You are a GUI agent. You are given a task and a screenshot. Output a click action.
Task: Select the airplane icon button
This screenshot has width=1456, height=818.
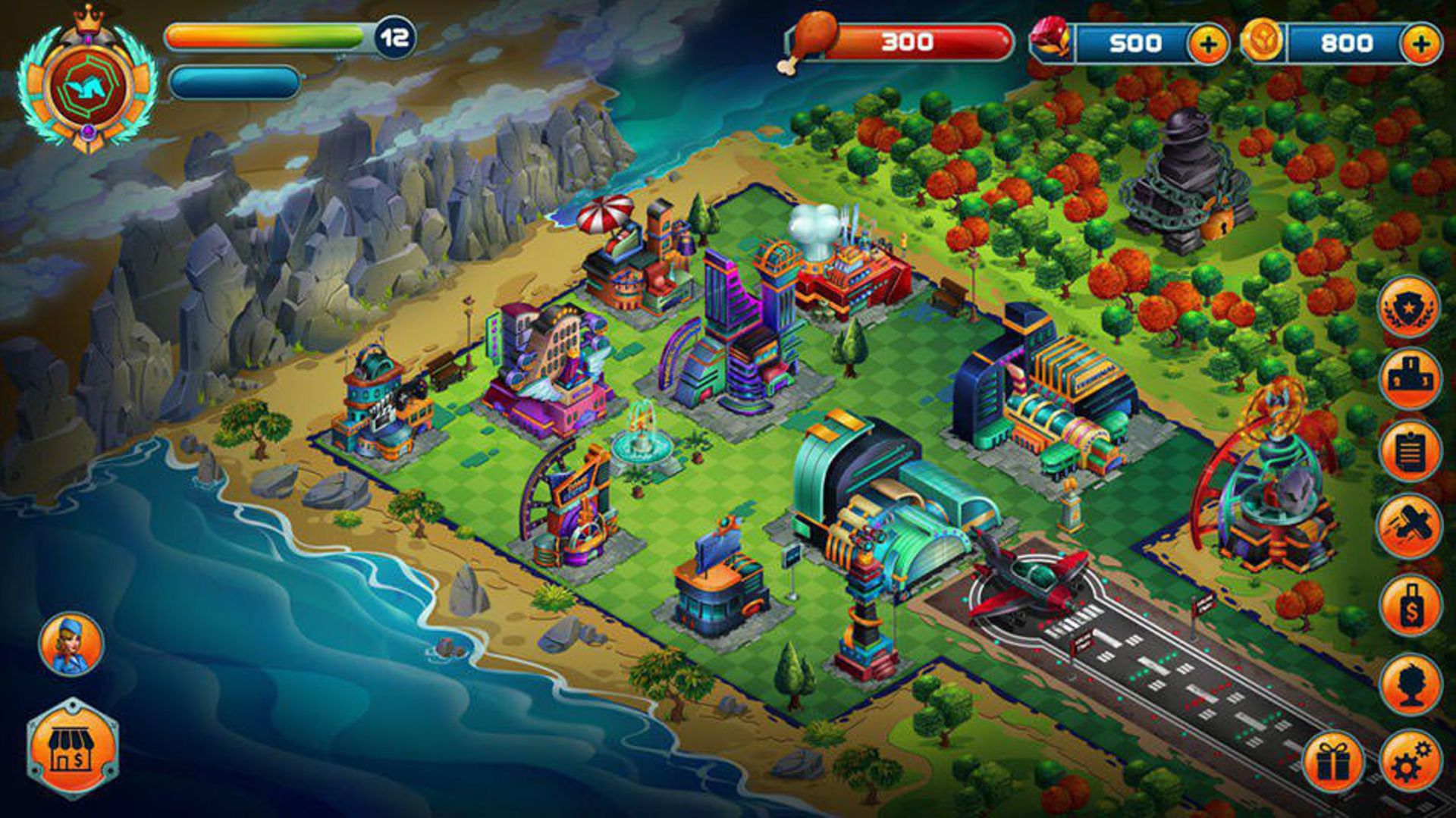(x=1409, y=525)
